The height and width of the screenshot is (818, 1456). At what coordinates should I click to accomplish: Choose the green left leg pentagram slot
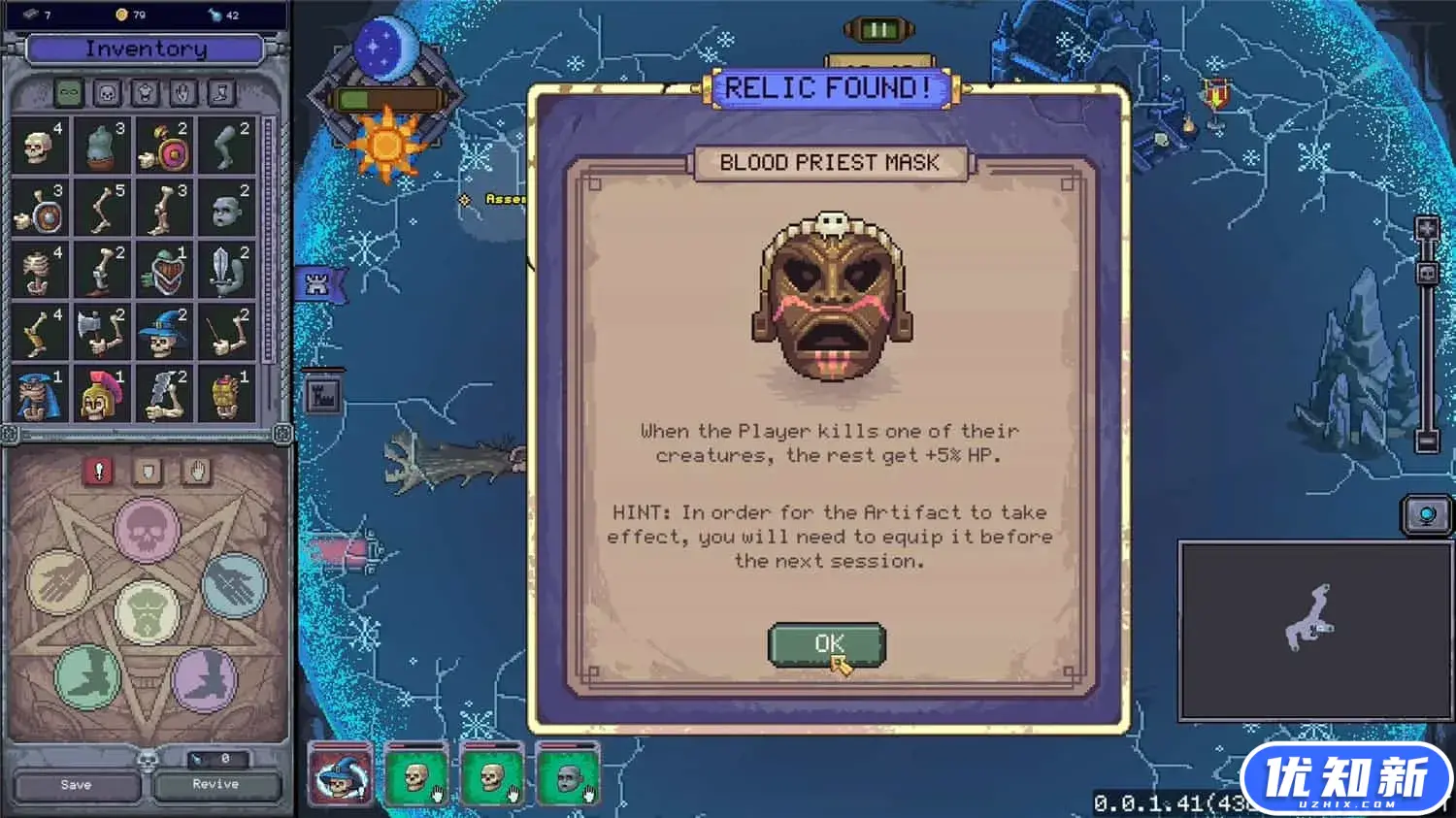click(87, 675)
